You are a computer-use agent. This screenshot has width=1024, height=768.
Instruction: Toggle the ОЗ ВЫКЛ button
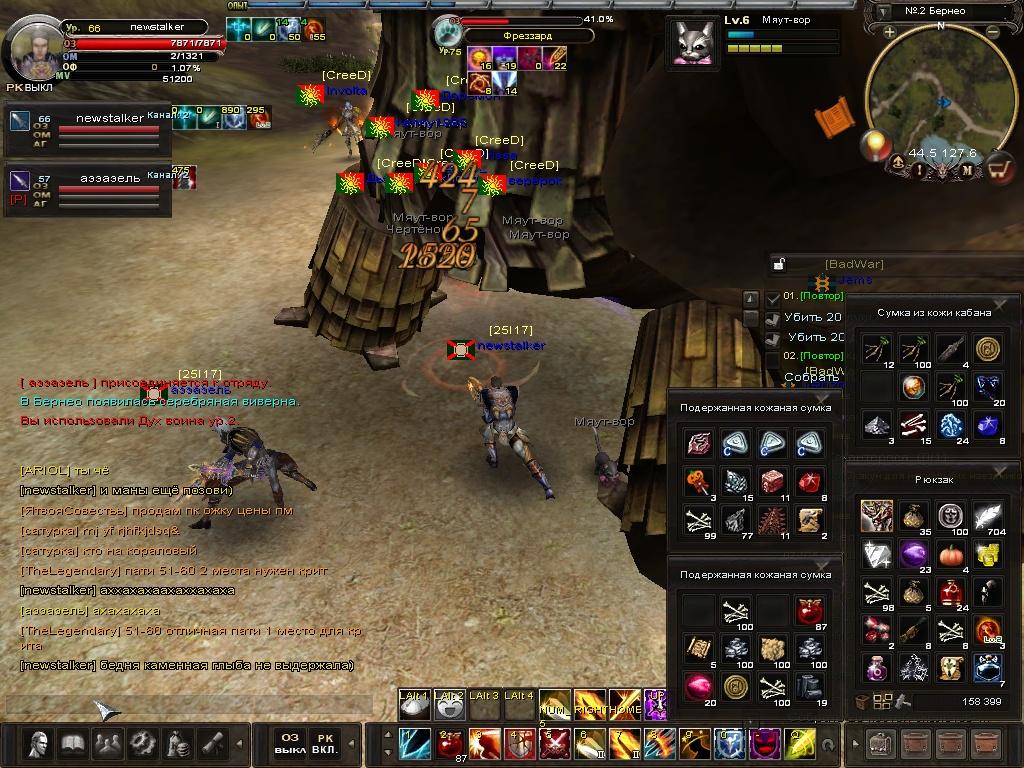(x=288, y=742)
